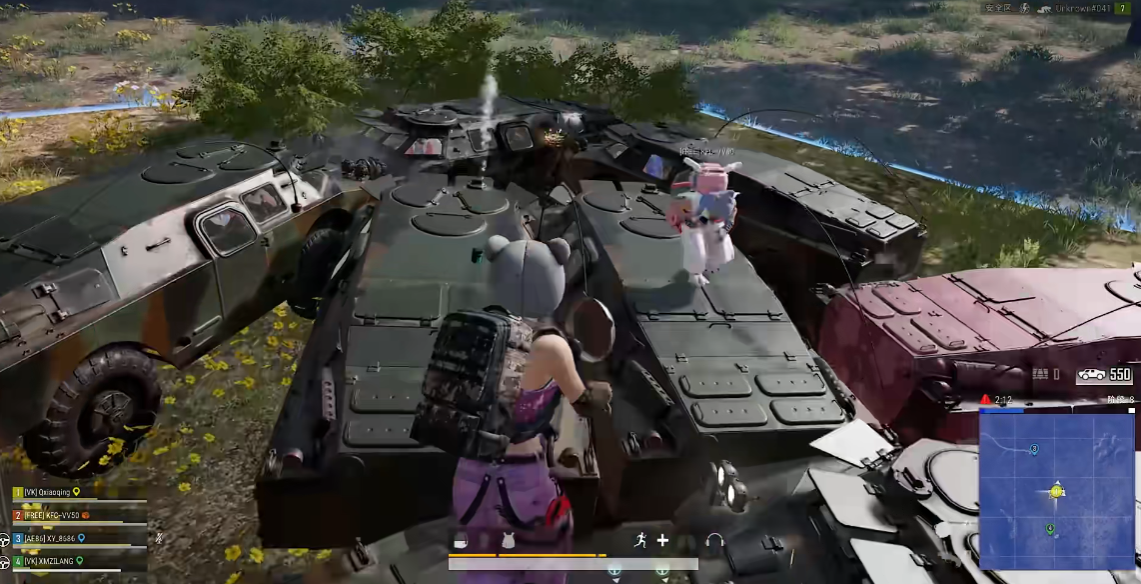Screen dimensions: 1141x584
Task: Open the minimap
Action: 1056,490
